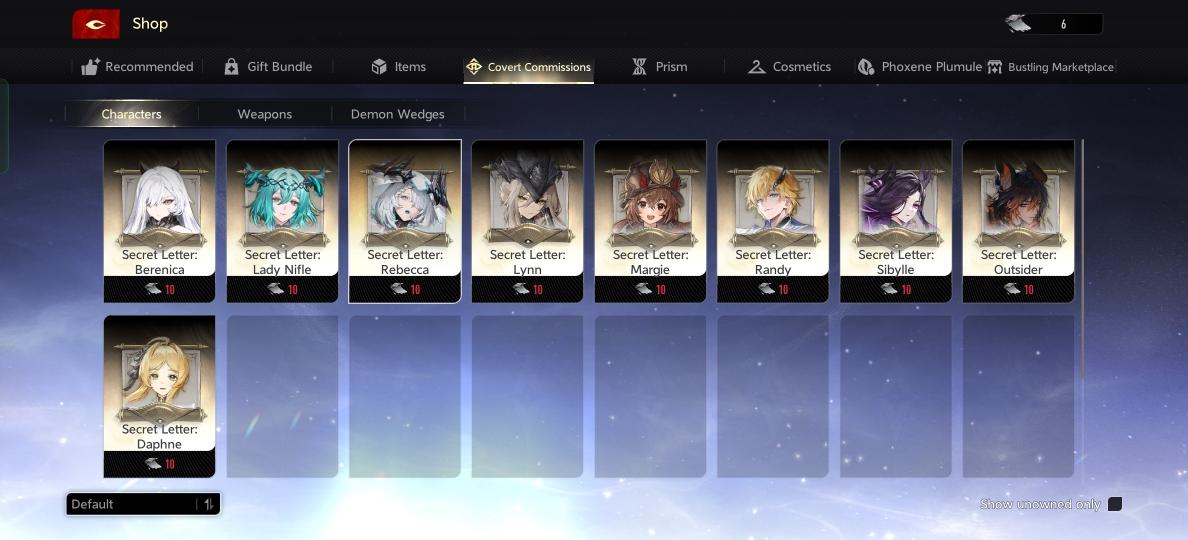Toggle the Show unowned only checkbox
The width and height of the screenshot is (1188, 540).
point(1115,504)
